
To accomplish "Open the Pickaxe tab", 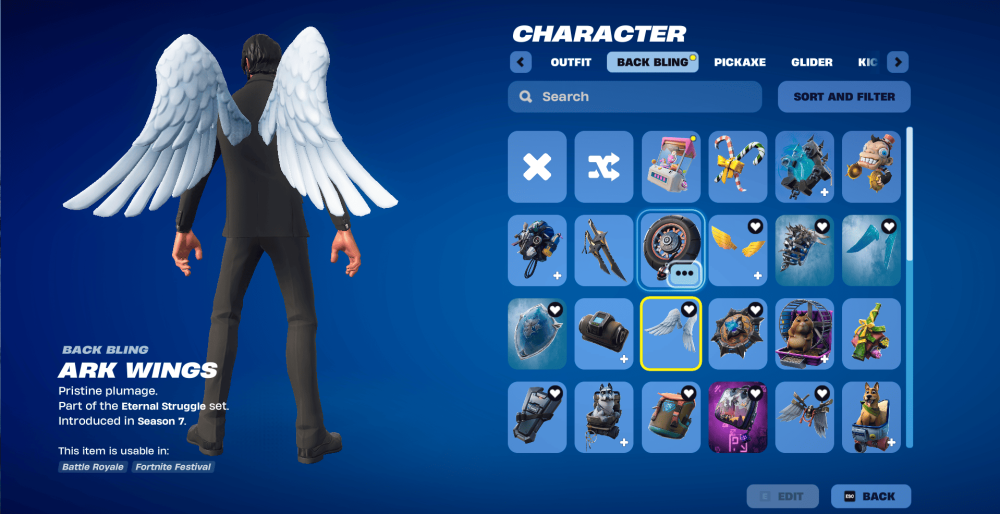I will pyautogui.click(x=739, y=62).
